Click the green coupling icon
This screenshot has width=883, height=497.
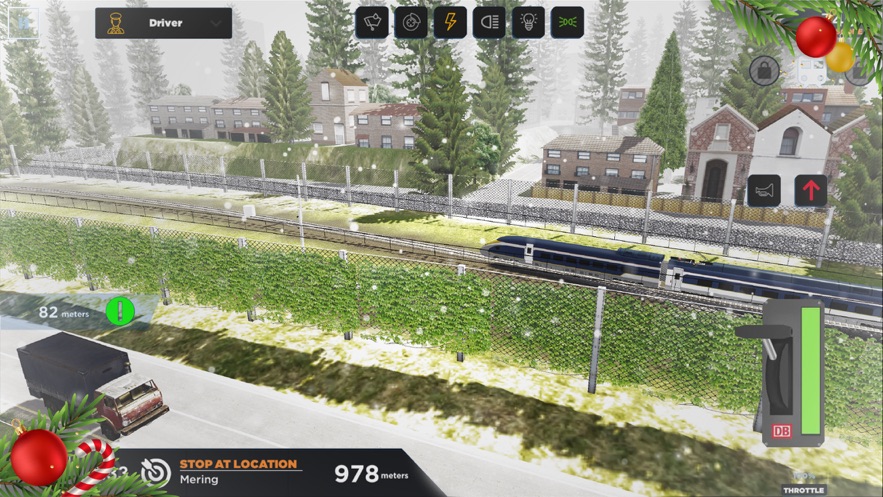pos(567,22)
